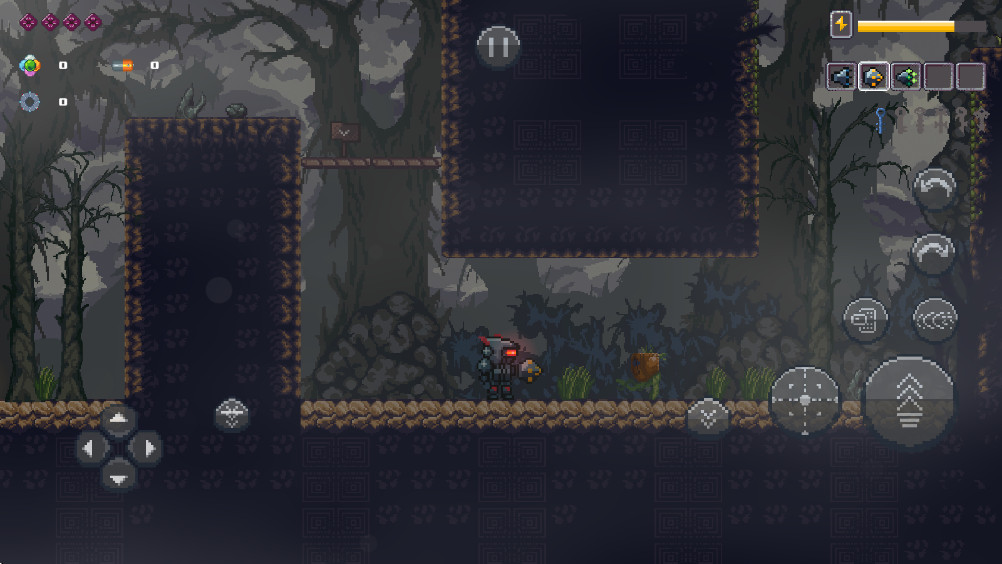This screenshot has height=564, width=1002.
Task: Tap the counter-clockwise curved arrow button
Action: [935, 188]
